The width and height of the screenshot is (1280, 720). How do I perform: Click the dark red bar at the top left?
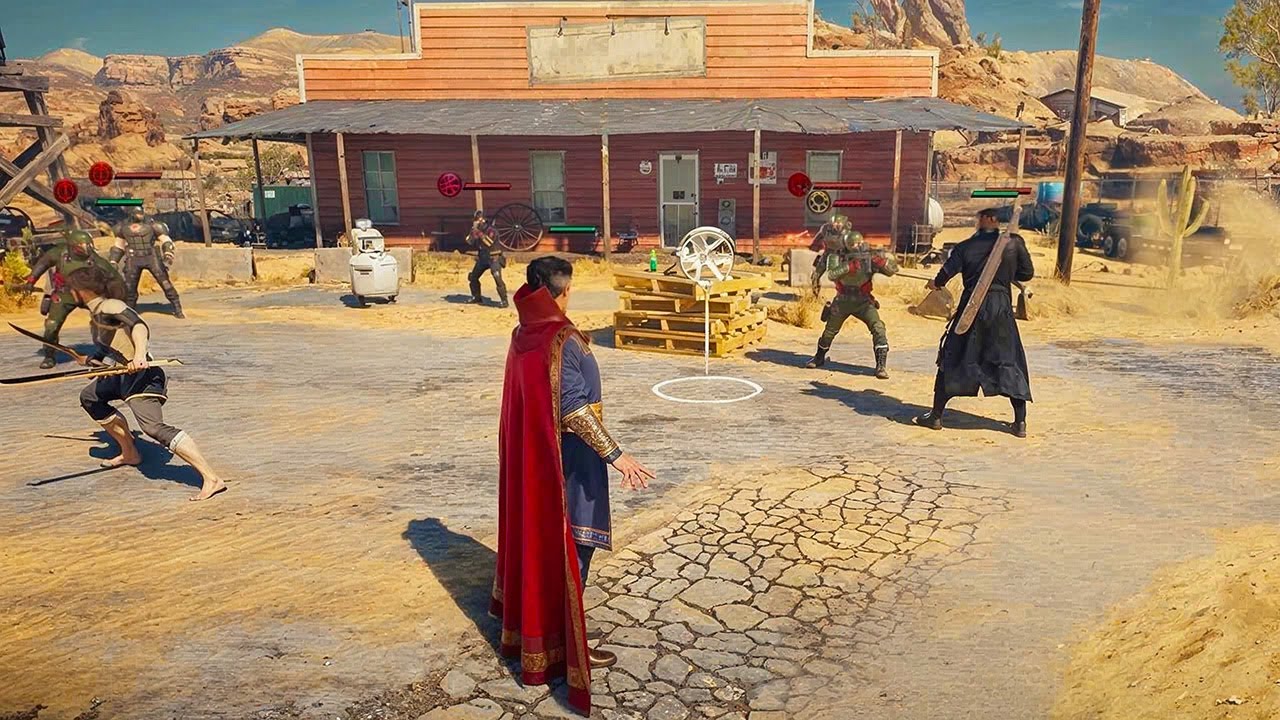[x=139, y=175]
